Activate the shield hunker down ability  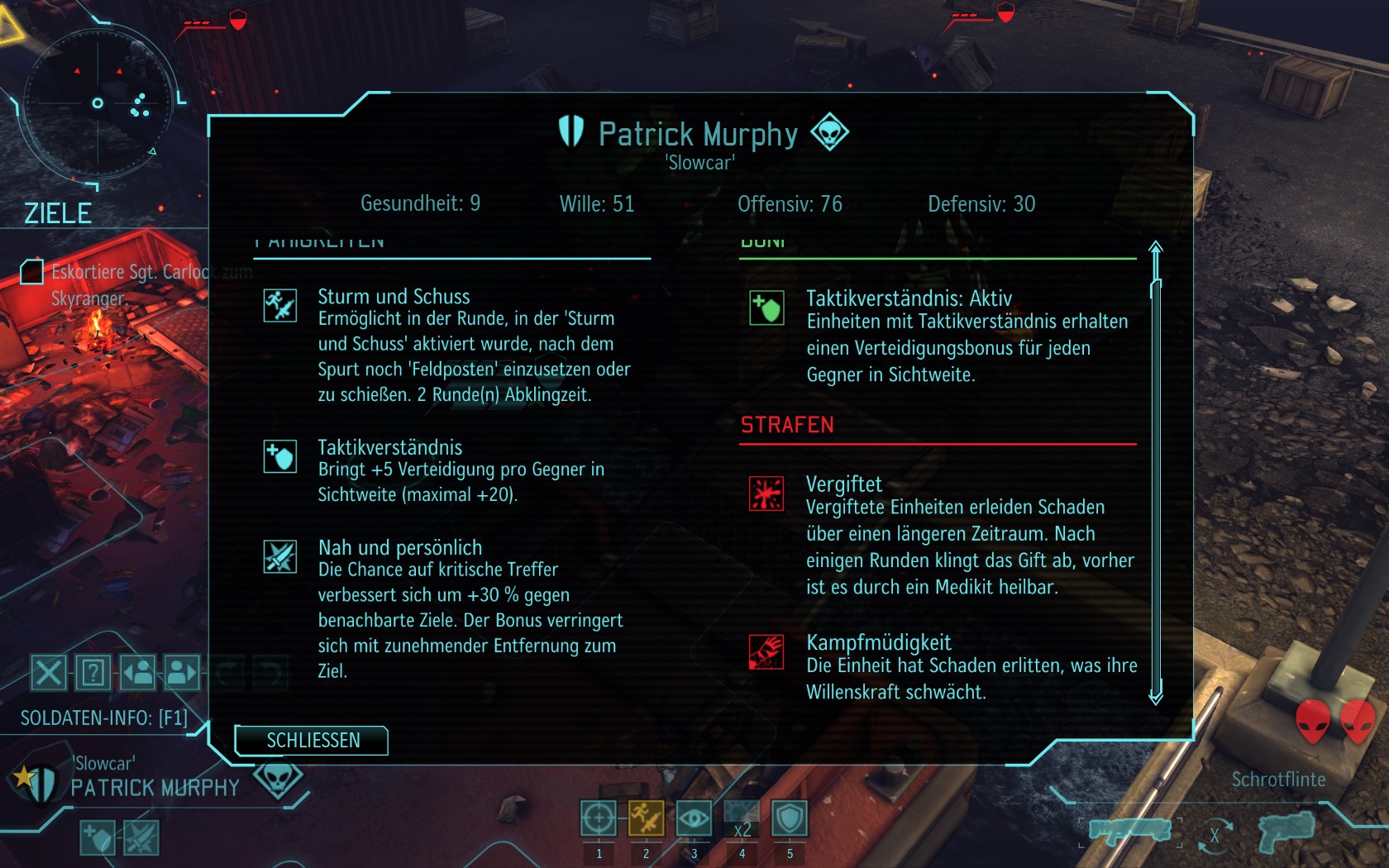pyautogui.click(x=790, y=818)
